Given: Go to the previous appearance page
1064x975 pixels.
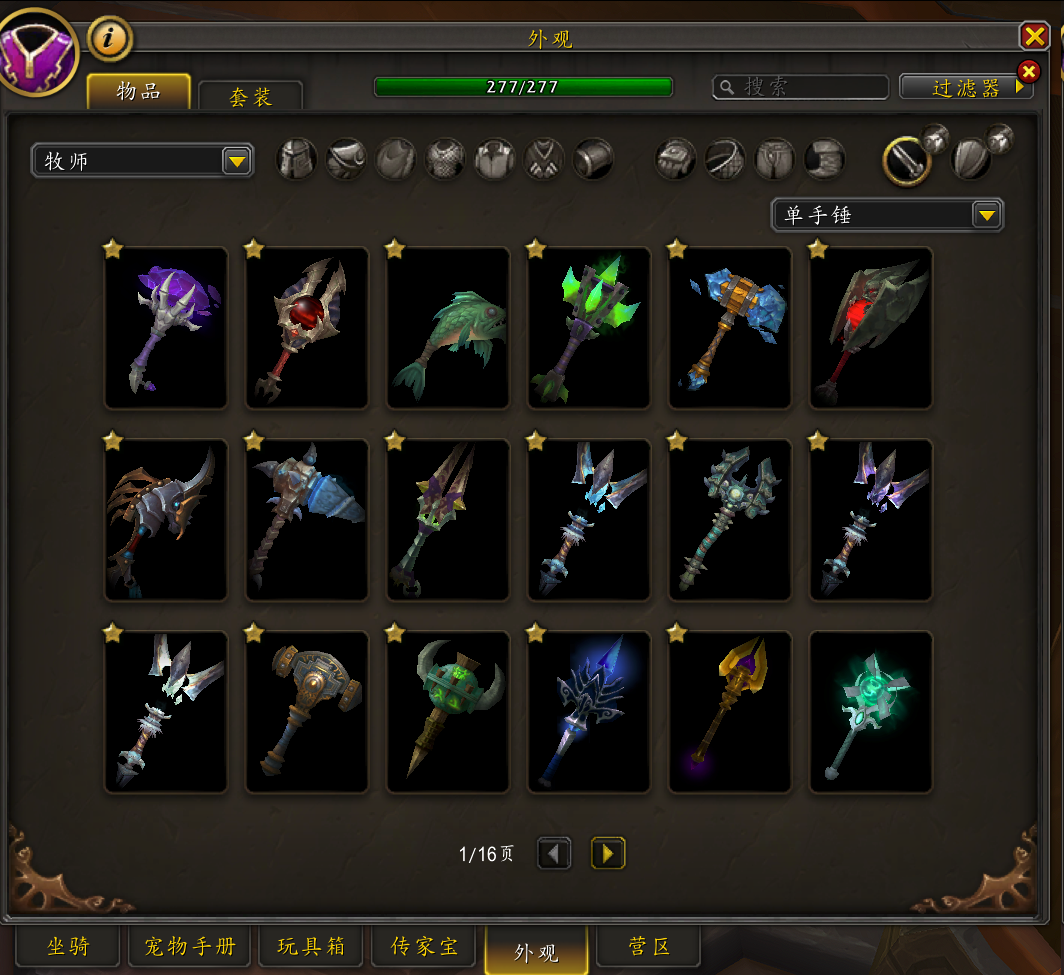Looking at the screenshot, I should tap(554, 853).
